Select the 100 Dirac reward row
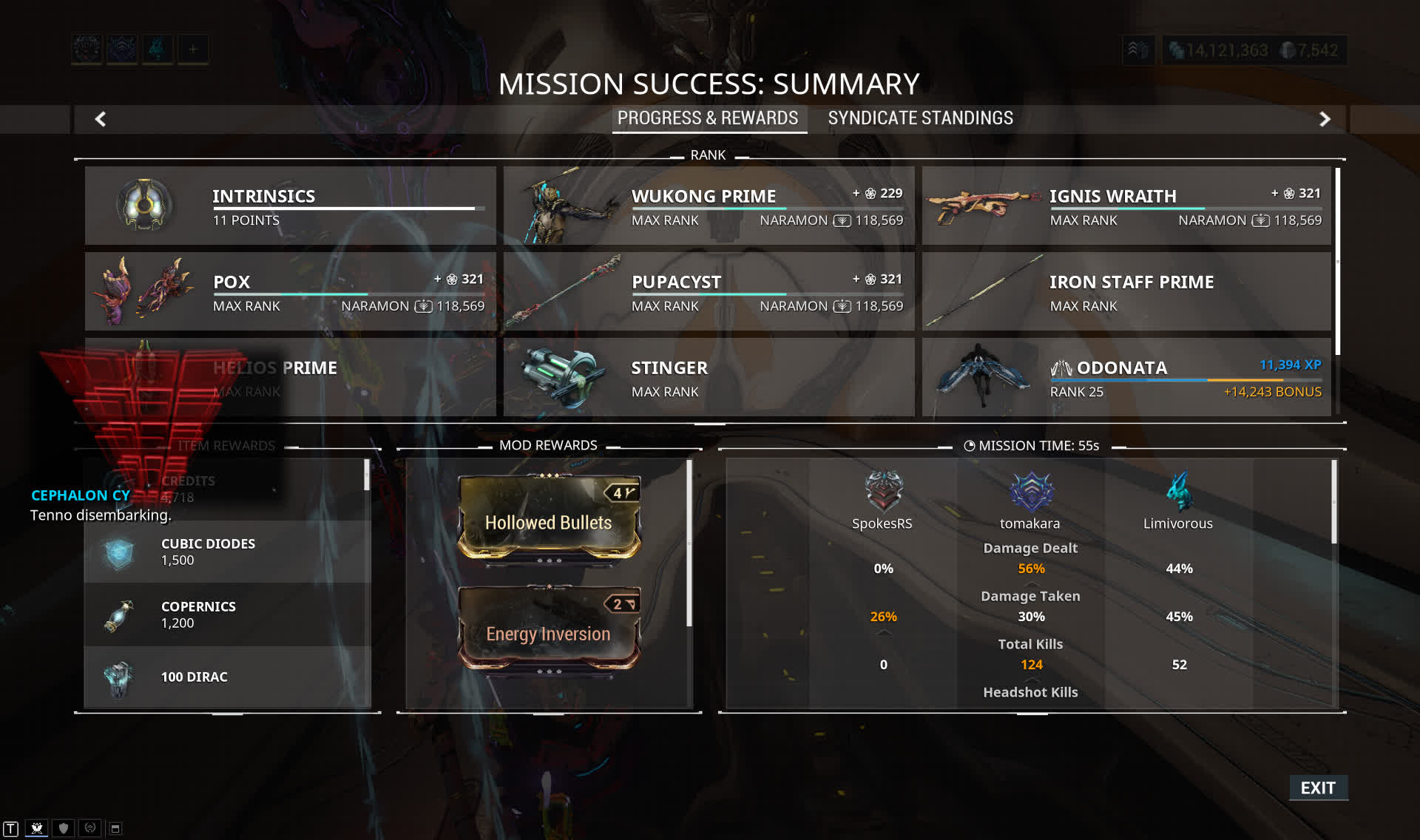Screen dimensions: 1420x840 coord(226,677)
